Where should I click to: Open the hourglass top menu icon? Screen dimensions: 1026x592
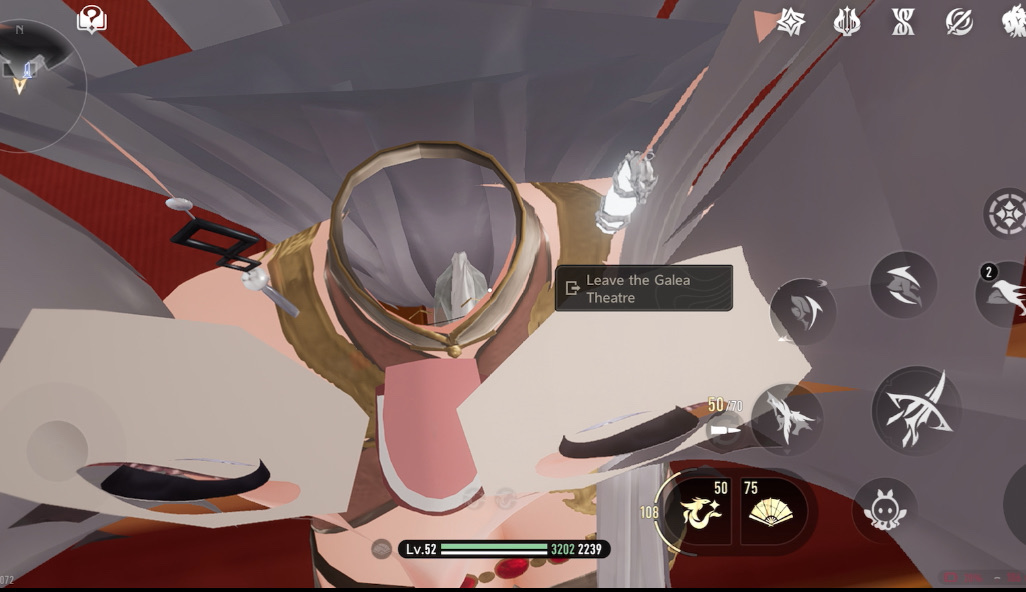tap(903, 22)
